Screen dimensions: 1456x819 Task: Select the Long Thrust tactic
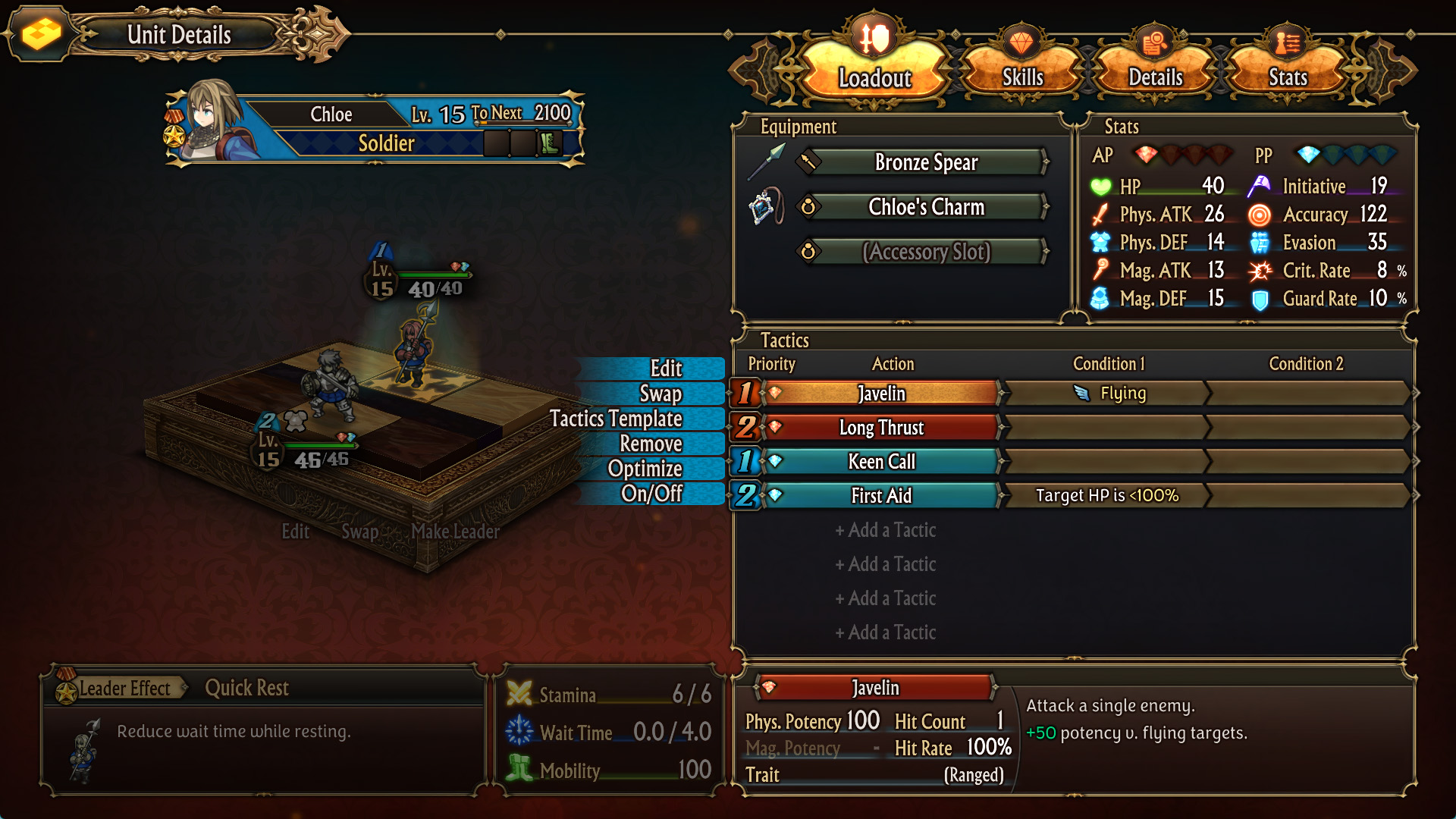[881, 428]
